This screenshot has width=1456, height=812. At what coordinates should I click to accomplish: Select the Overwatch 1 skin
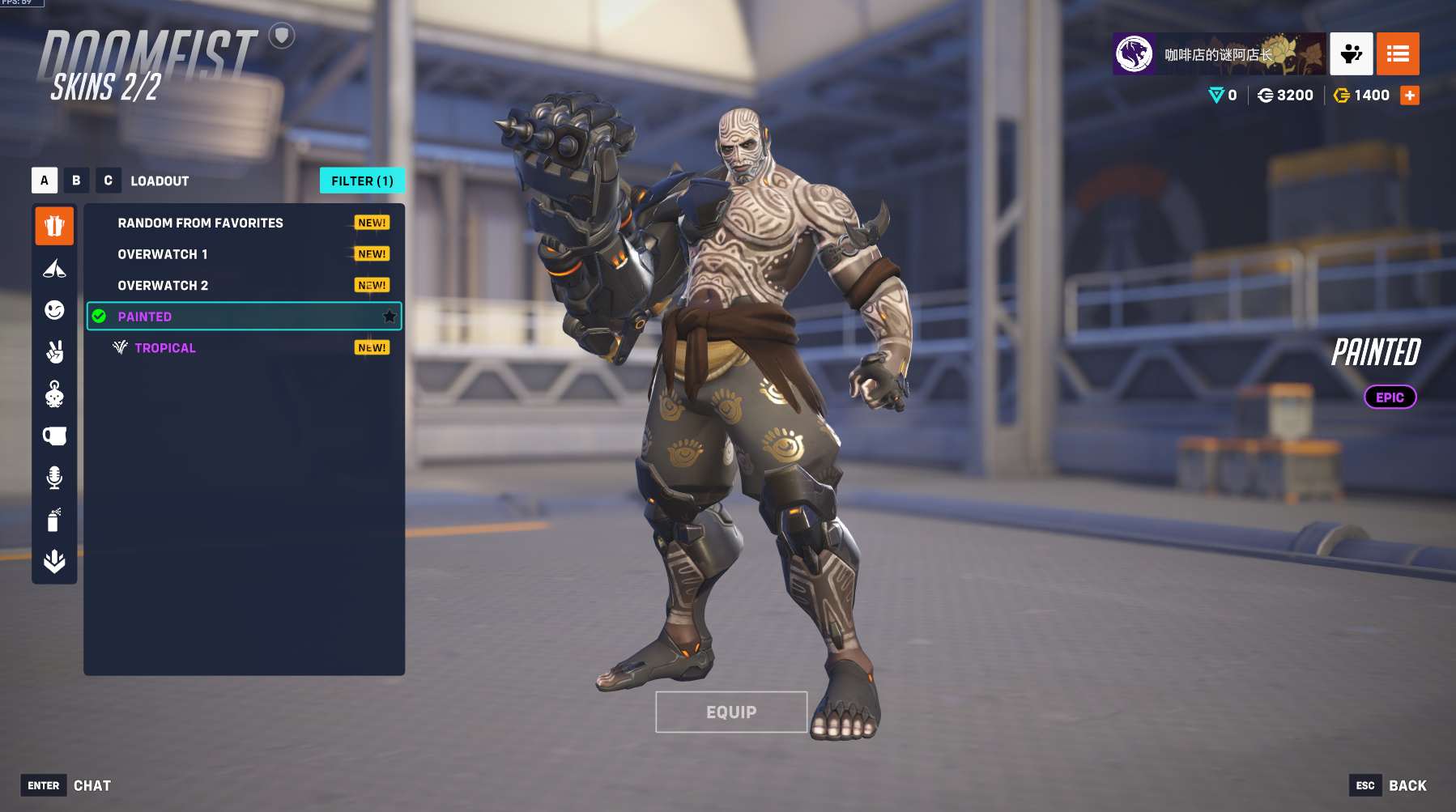tap(163, 254)
